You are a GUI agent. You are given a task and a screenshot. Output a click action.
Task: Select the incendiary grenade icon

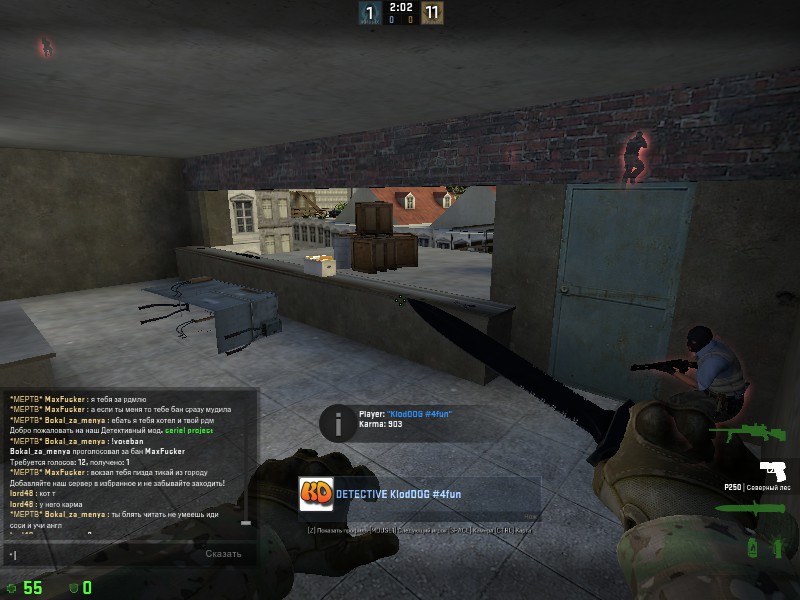(753, 547)
